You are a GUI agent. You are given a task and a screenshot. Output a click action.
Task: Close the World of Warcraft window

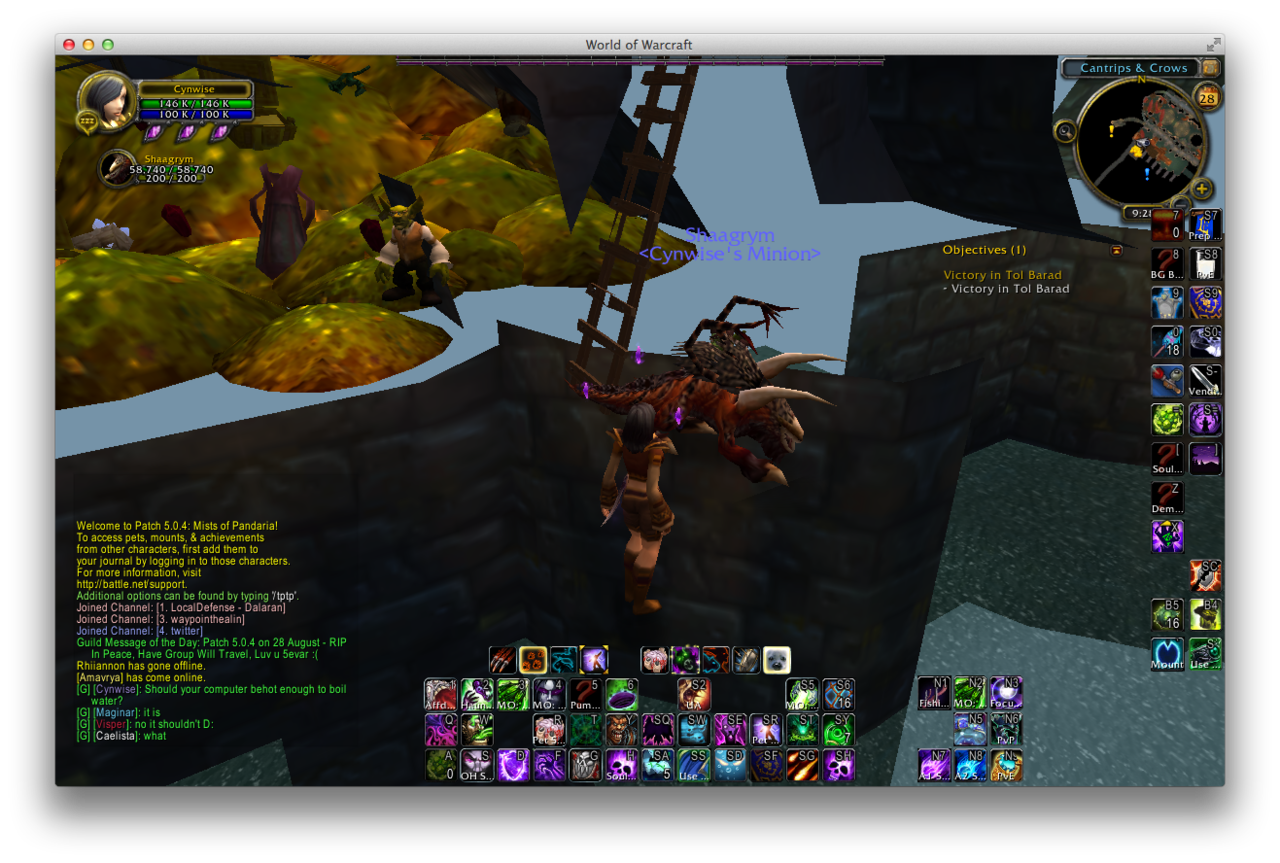[x=69, y=44]
